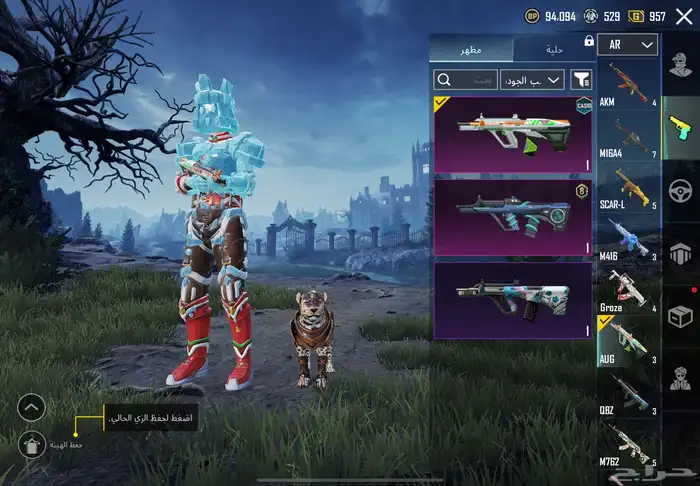Select the teal and black AUG skin
The height and width of the screenshot is (486, 700).
pos(512,217)
